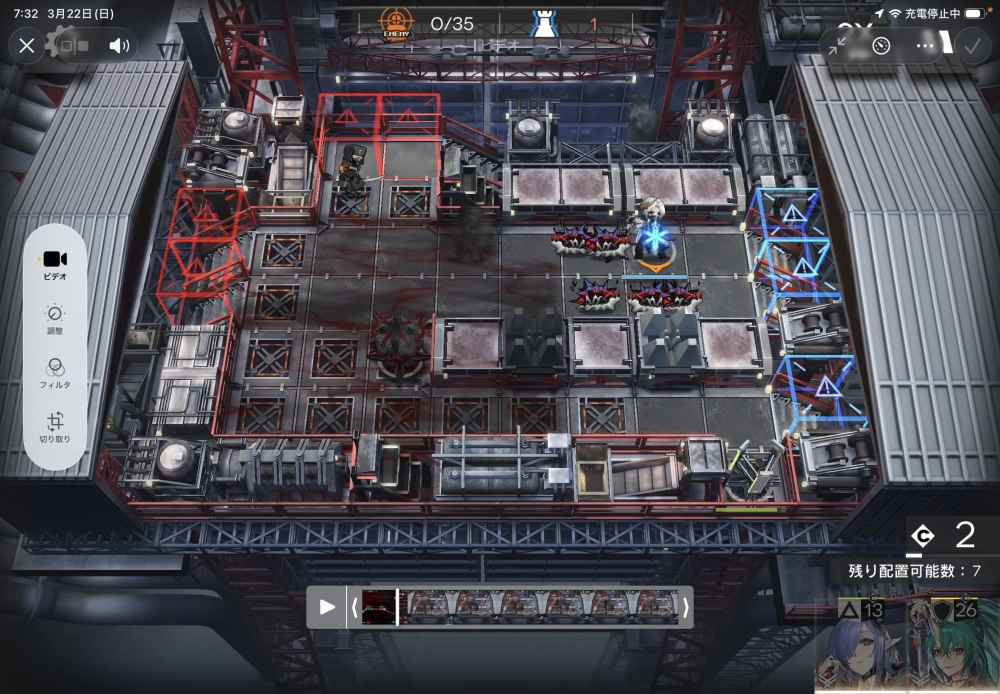Play the video from the editor timeline
Screen dimensions: 1000x694
327,606
